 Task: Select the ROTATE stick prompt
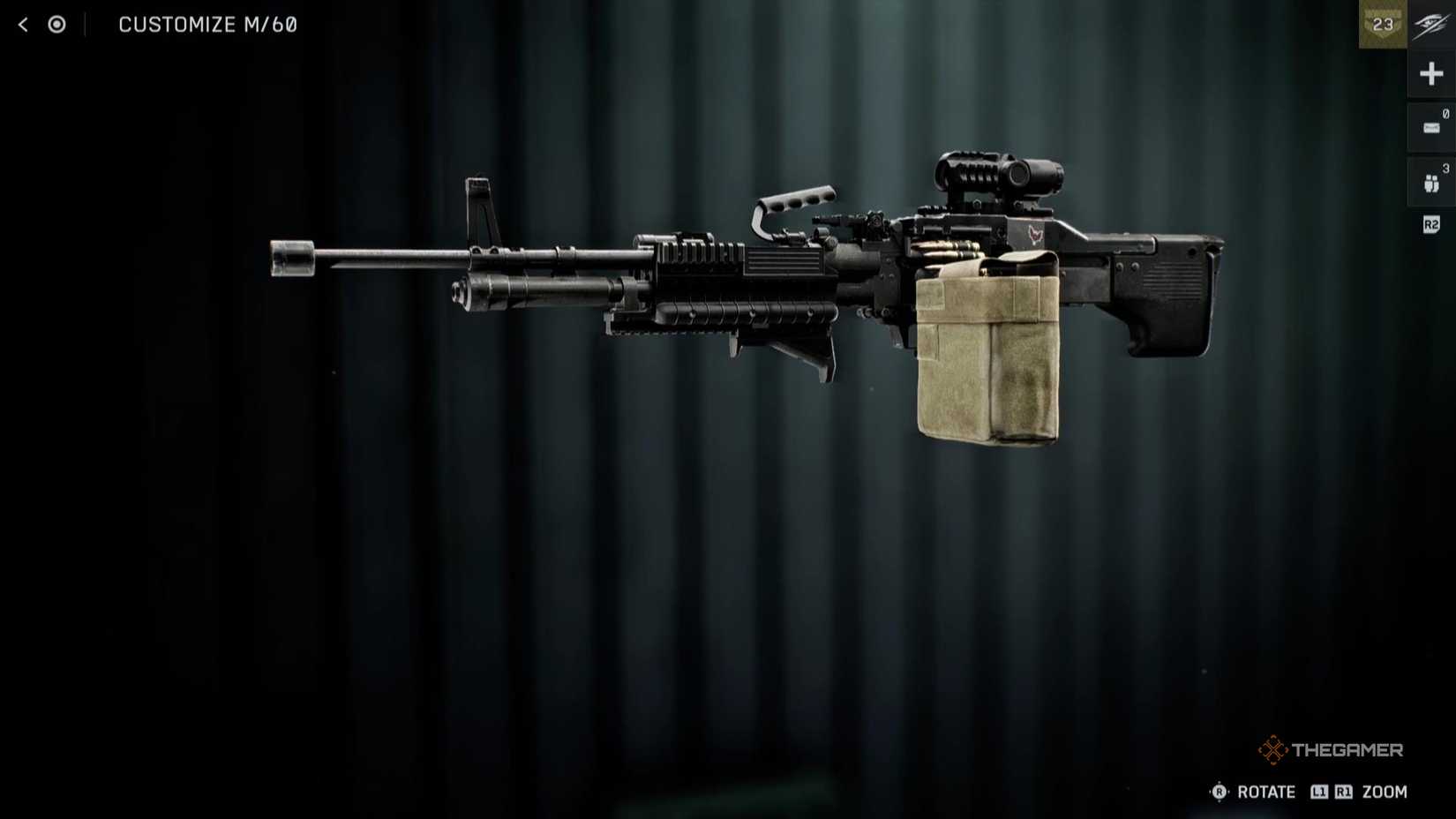(x=1220, y=792)
